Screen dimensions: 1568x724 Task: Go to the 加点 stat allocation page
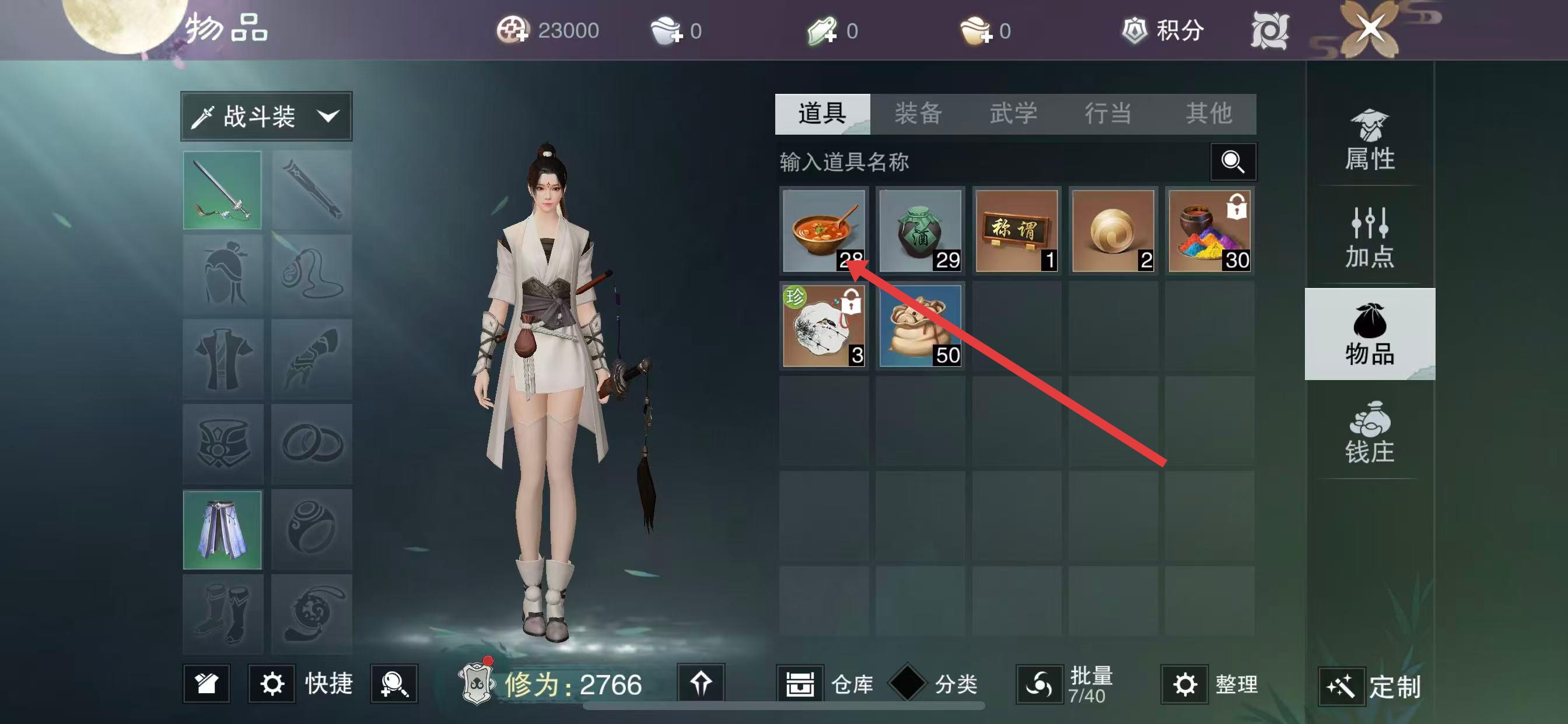pyautogui.click(x=1370, y=238)
